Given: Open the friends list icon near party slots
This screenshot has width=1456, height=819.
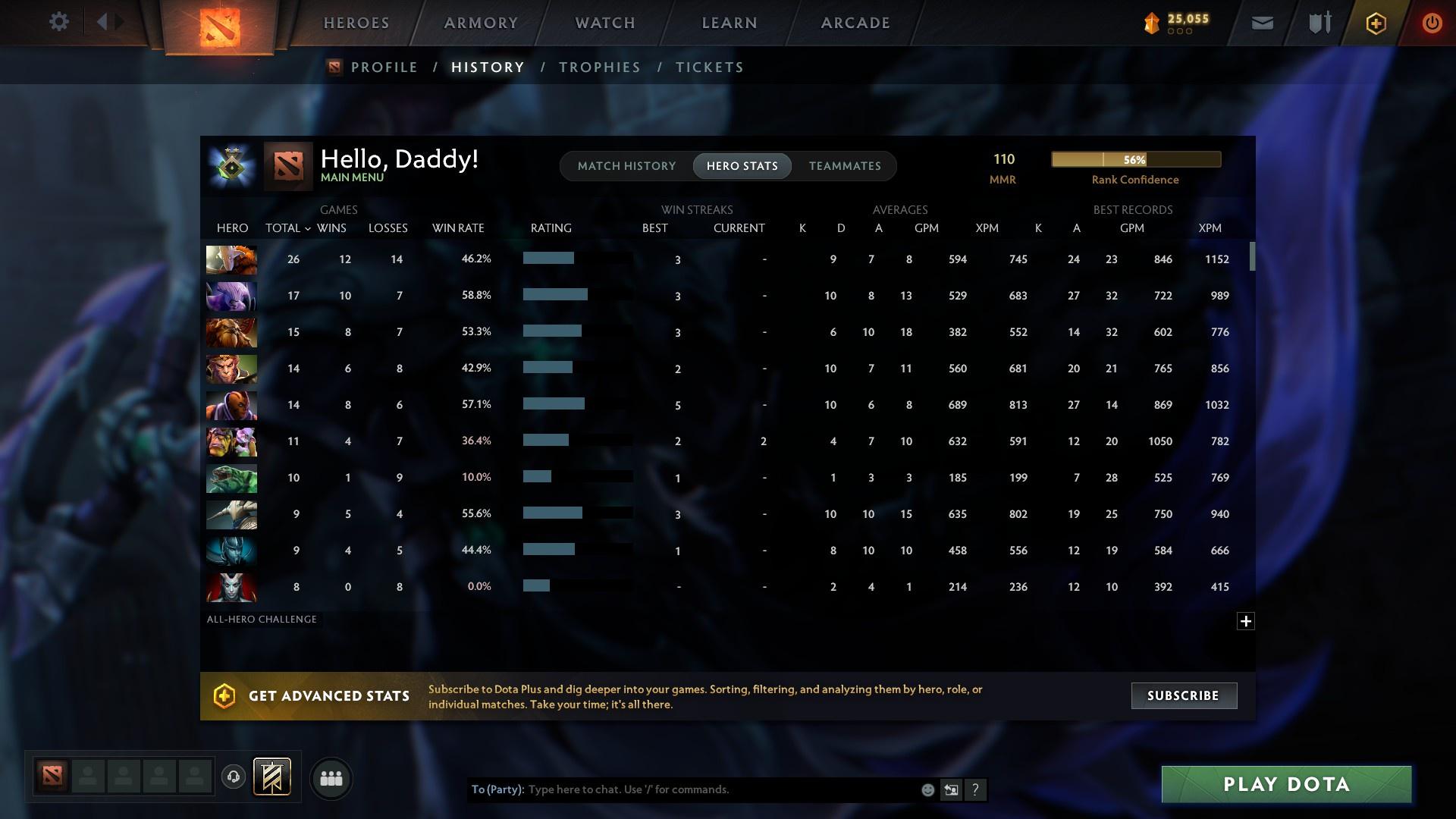Looking at the screenshot, I should coord(331,777).
